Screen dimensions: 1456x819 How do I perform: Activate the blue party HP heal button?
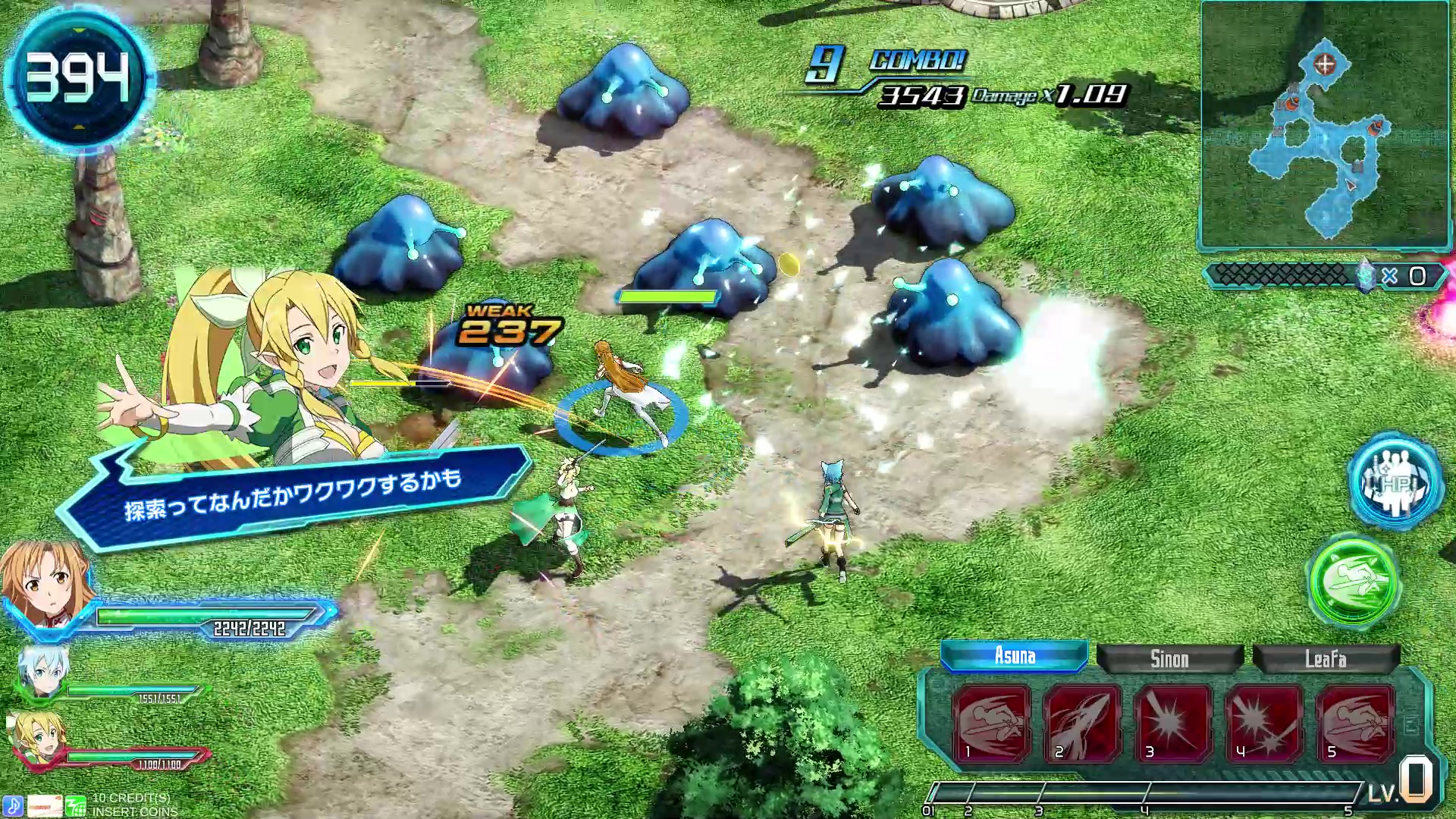click(x=1395, y=482)
